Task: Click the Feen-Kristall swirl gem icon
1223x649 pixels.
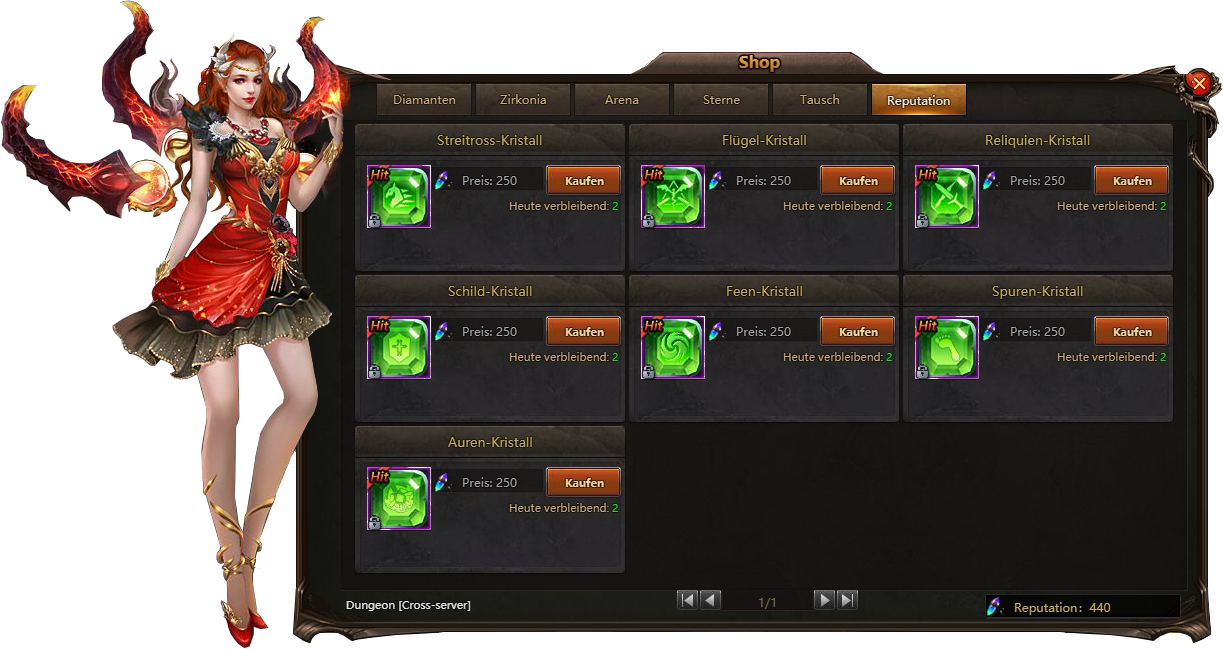Action: (673, 347)
